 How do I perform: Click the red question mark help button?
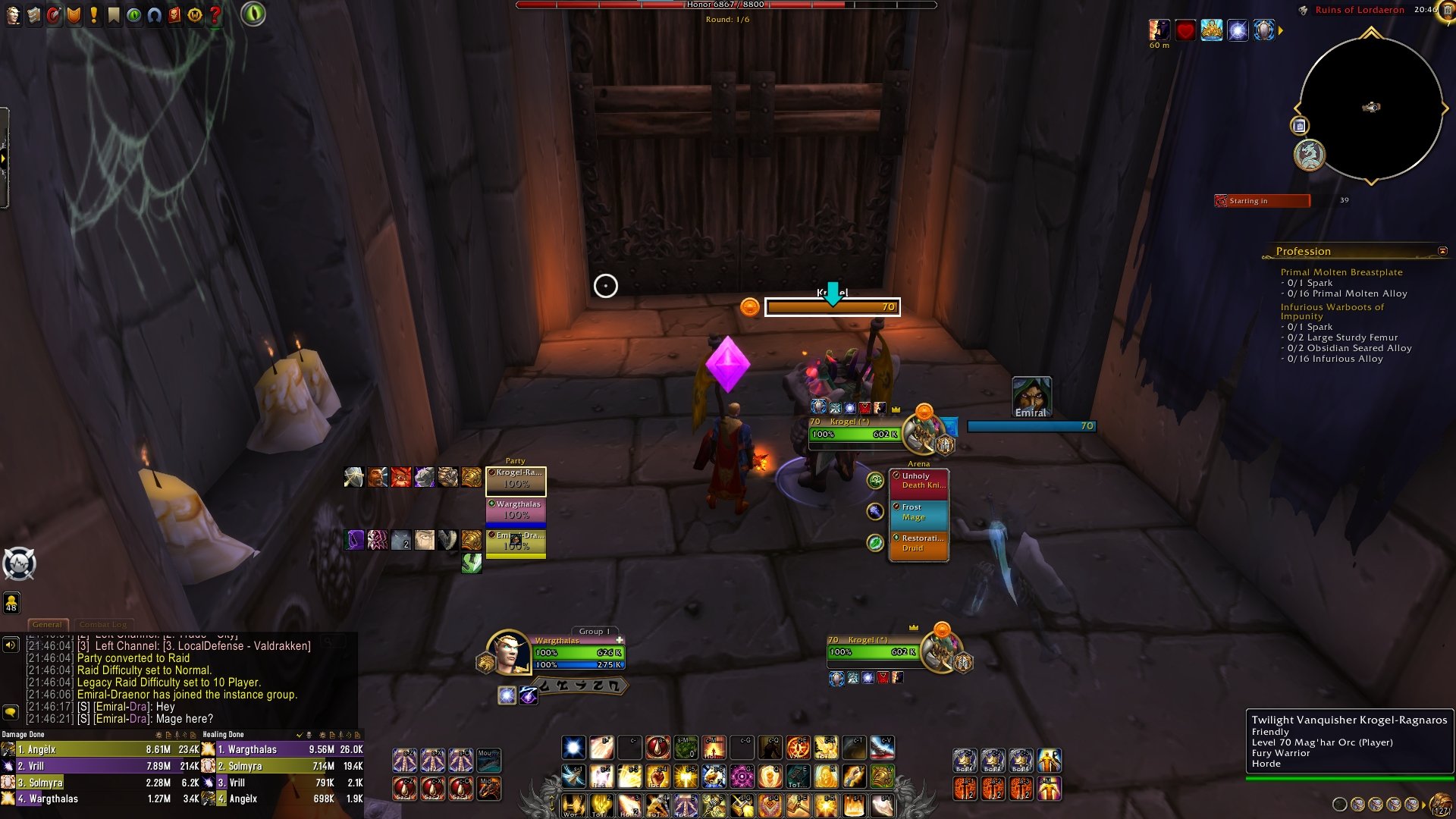click(x=215, y=14)
